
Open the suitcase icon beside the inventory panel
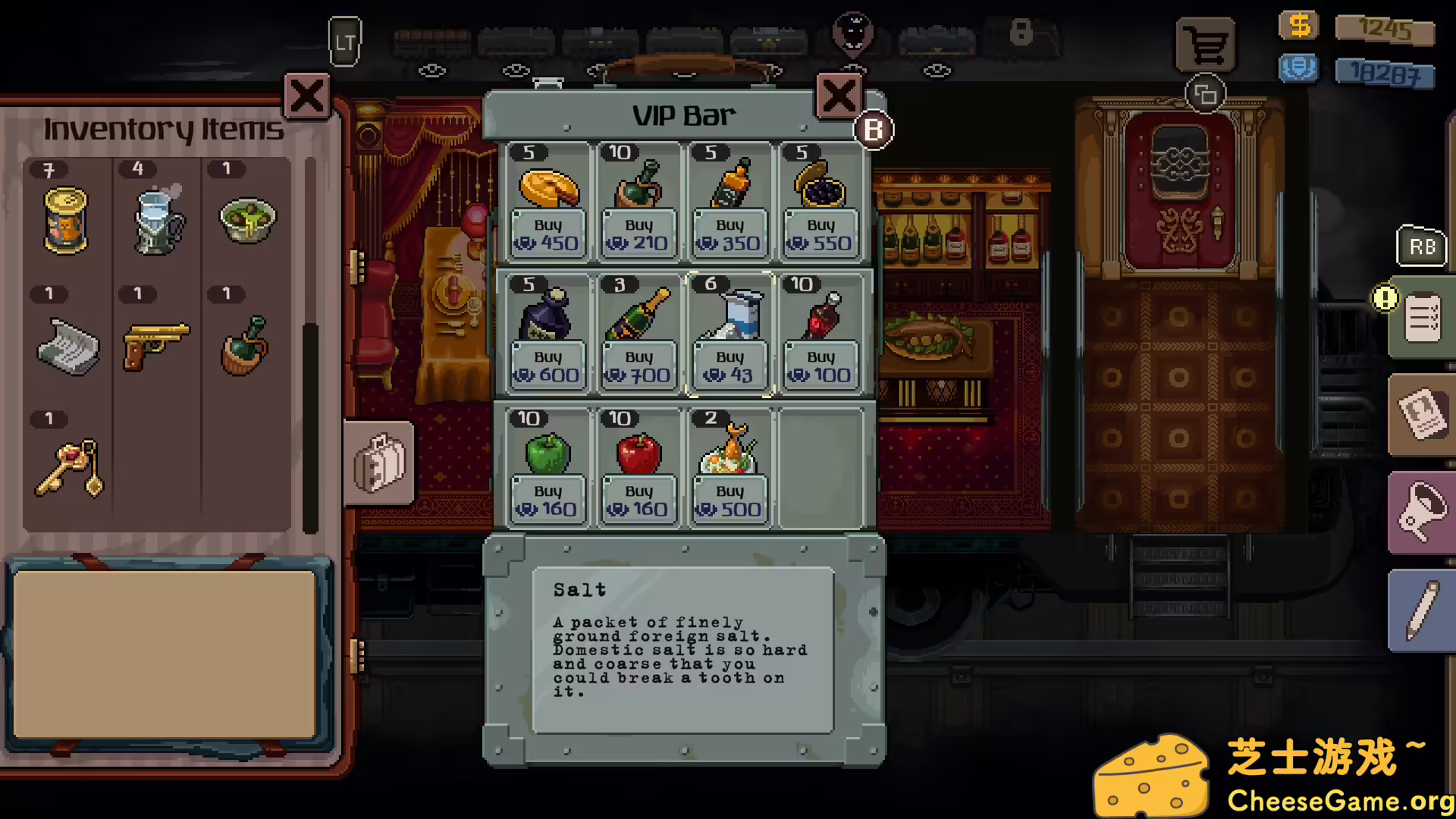pos(379,464)
